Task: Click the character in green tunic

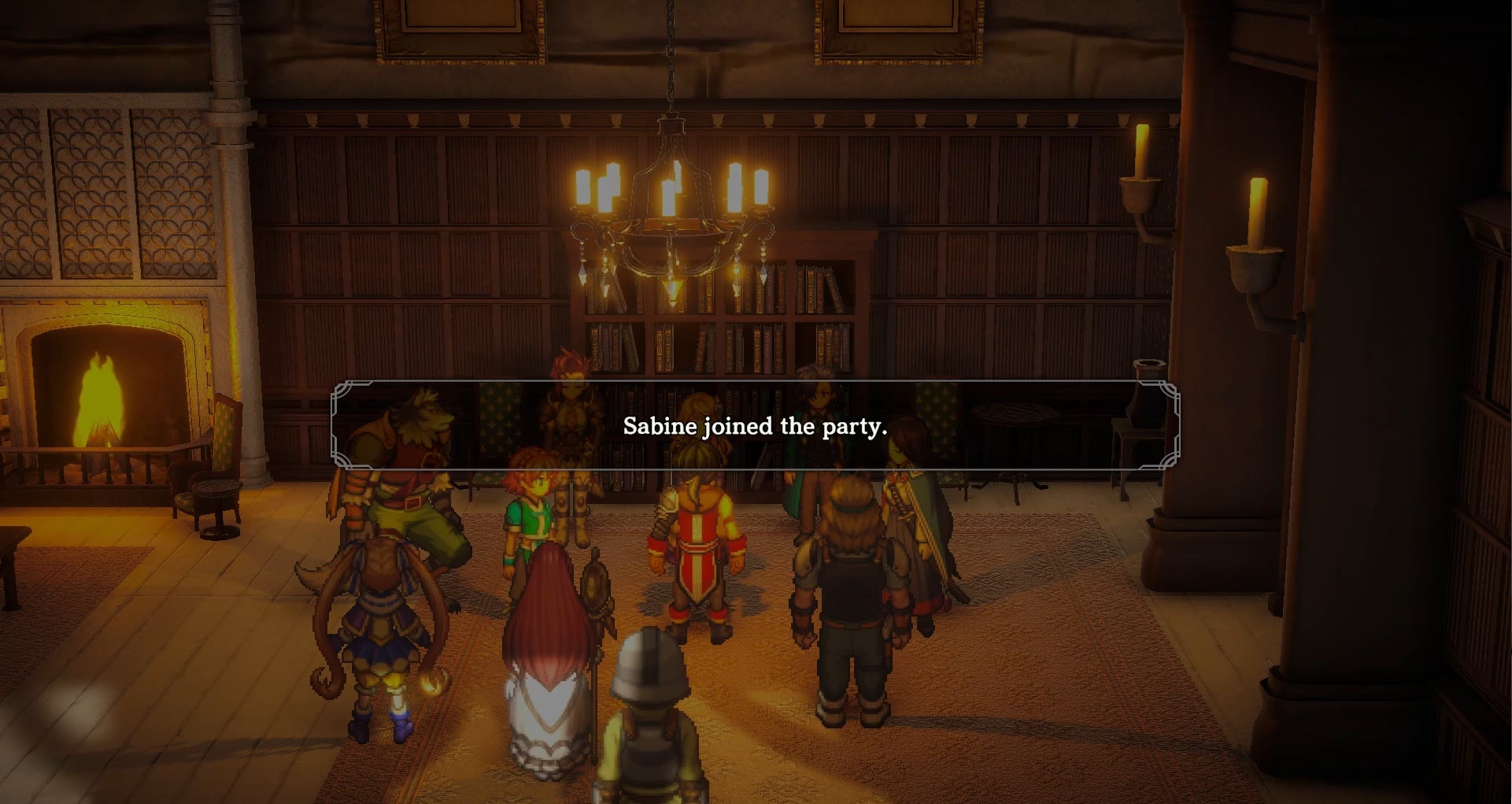Action: tap(535, 512)
